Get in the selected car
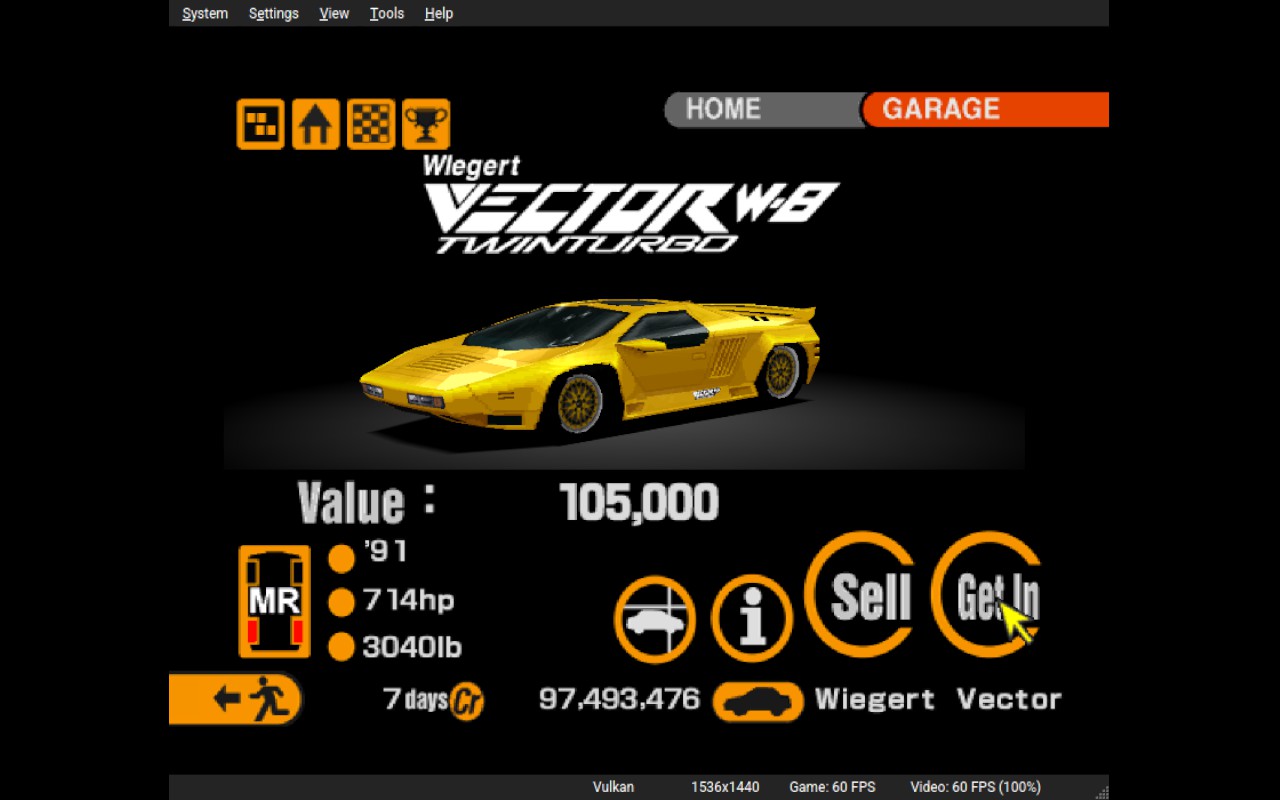The height and width of the screenshot is (800, 1280). pos(992,594)
